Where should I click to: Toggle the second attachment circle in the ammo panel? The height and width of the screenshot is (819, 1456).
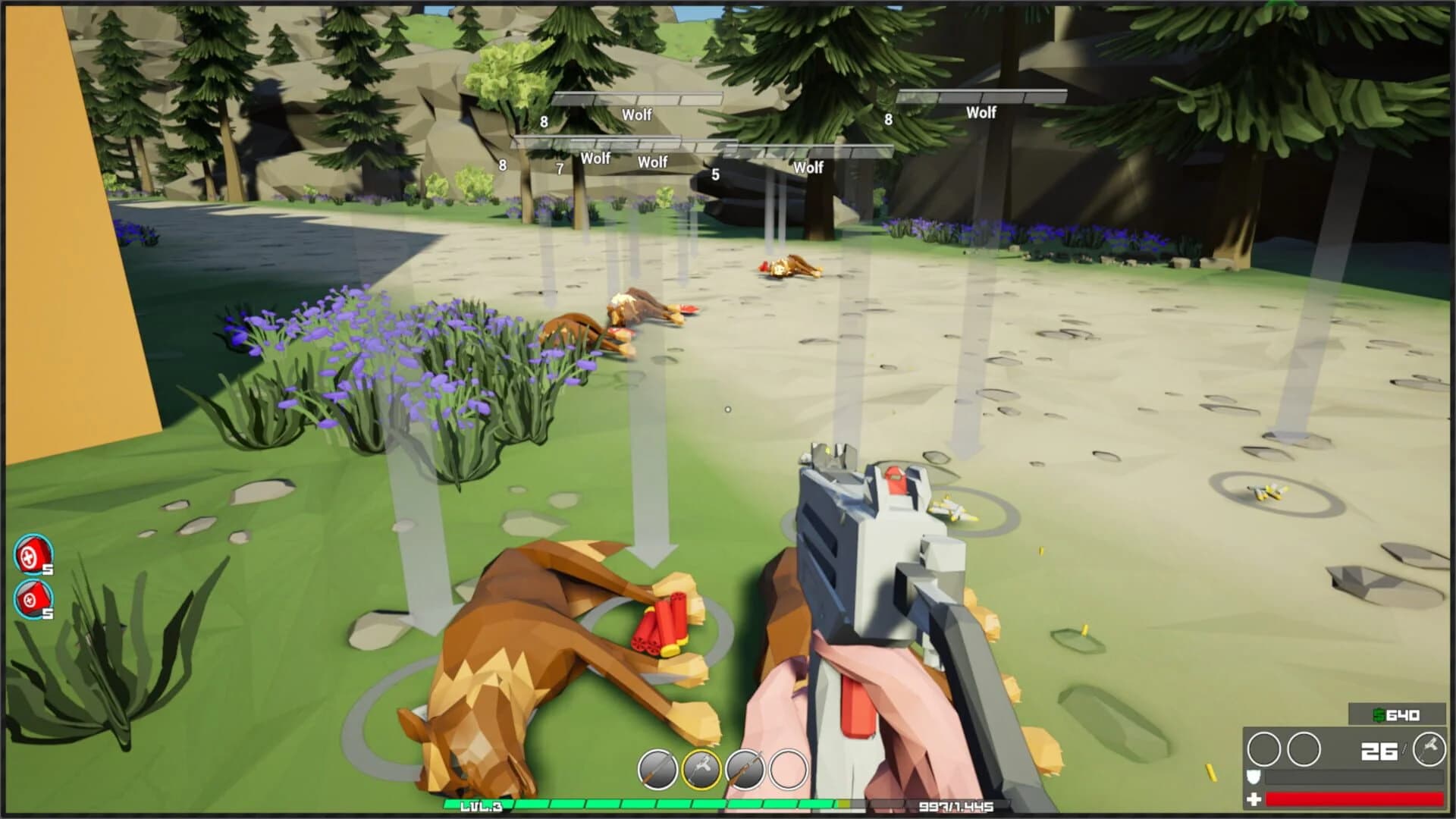(x=1302, y=751)
